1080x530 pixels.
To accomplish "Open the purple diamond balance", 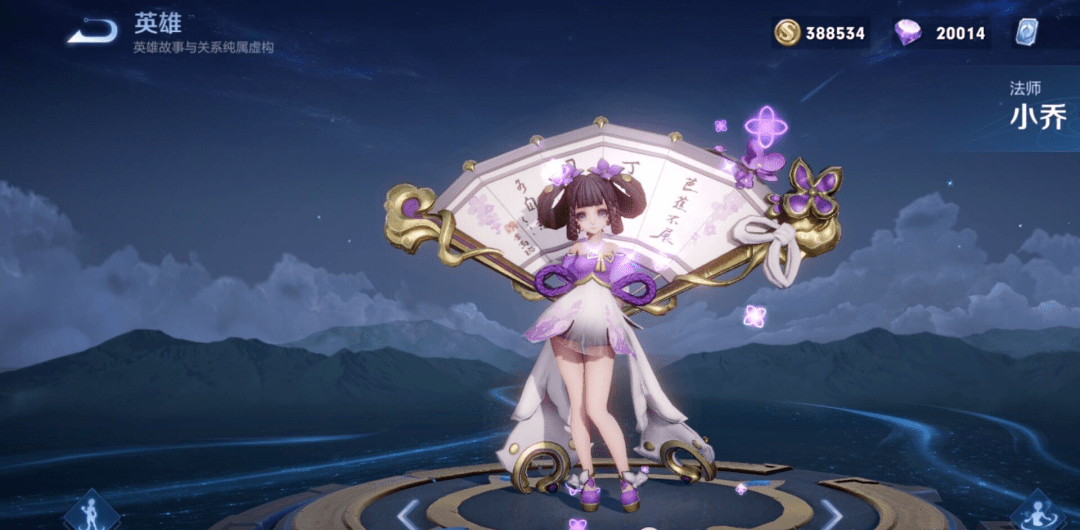I will point(940,32).
